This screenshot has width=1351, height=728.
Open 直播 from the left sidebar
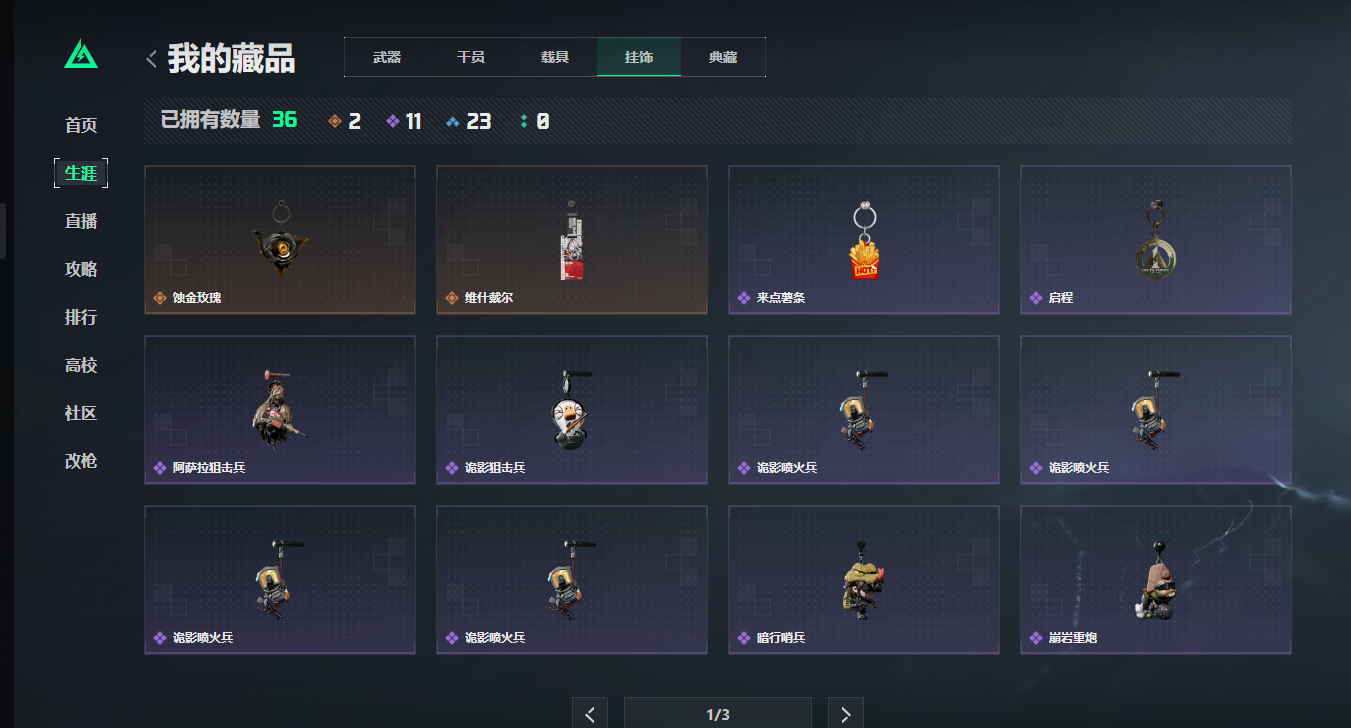[x=81, y=221]
